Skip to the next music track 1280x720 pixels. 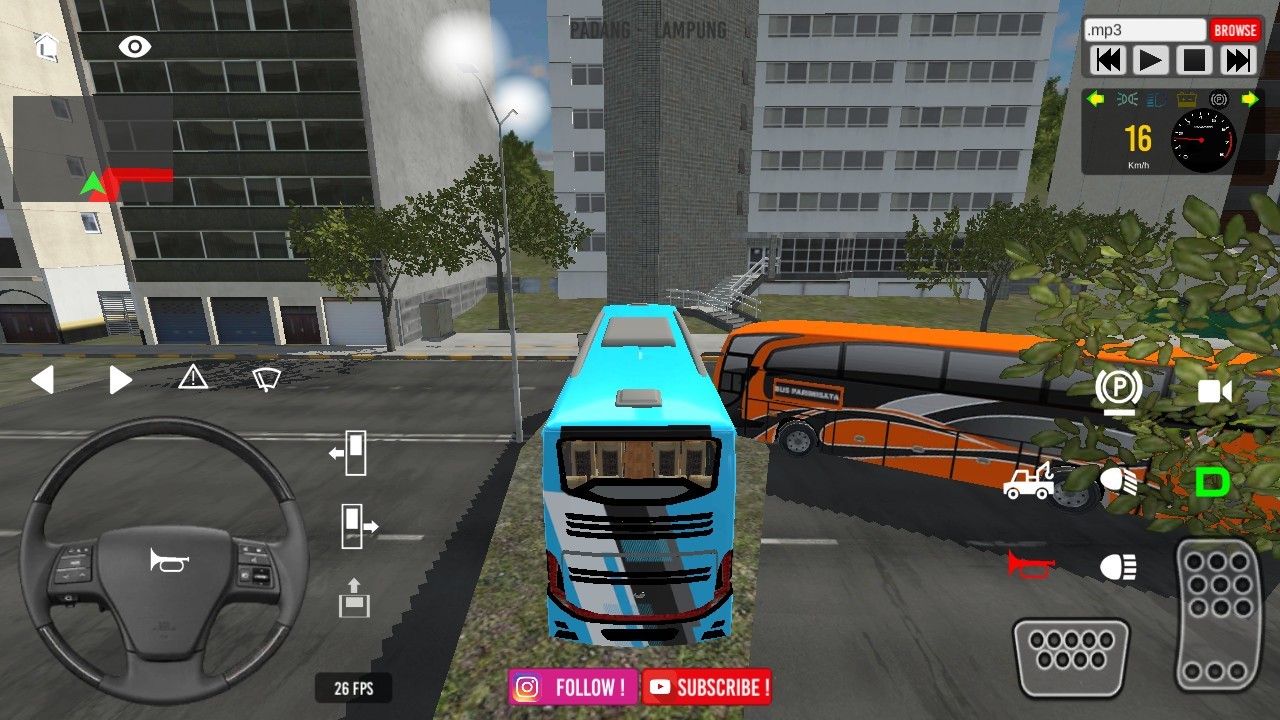pos(1238,61)
